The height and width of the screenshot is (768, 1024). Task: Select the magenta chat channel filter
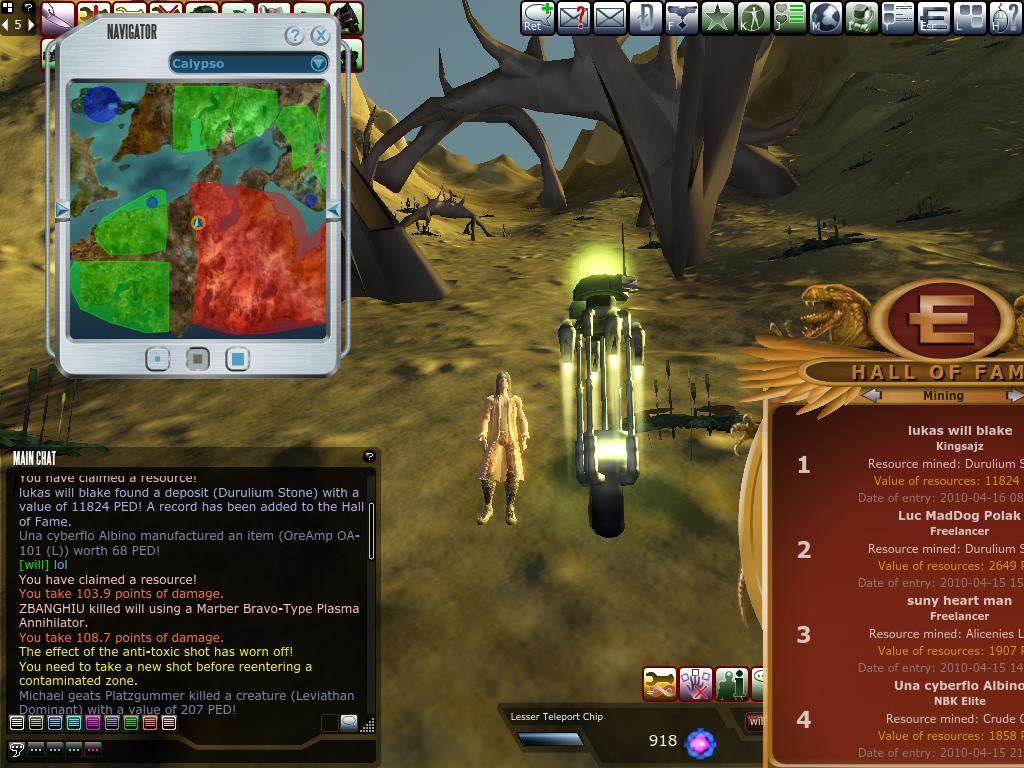click(x=92, y=722)
